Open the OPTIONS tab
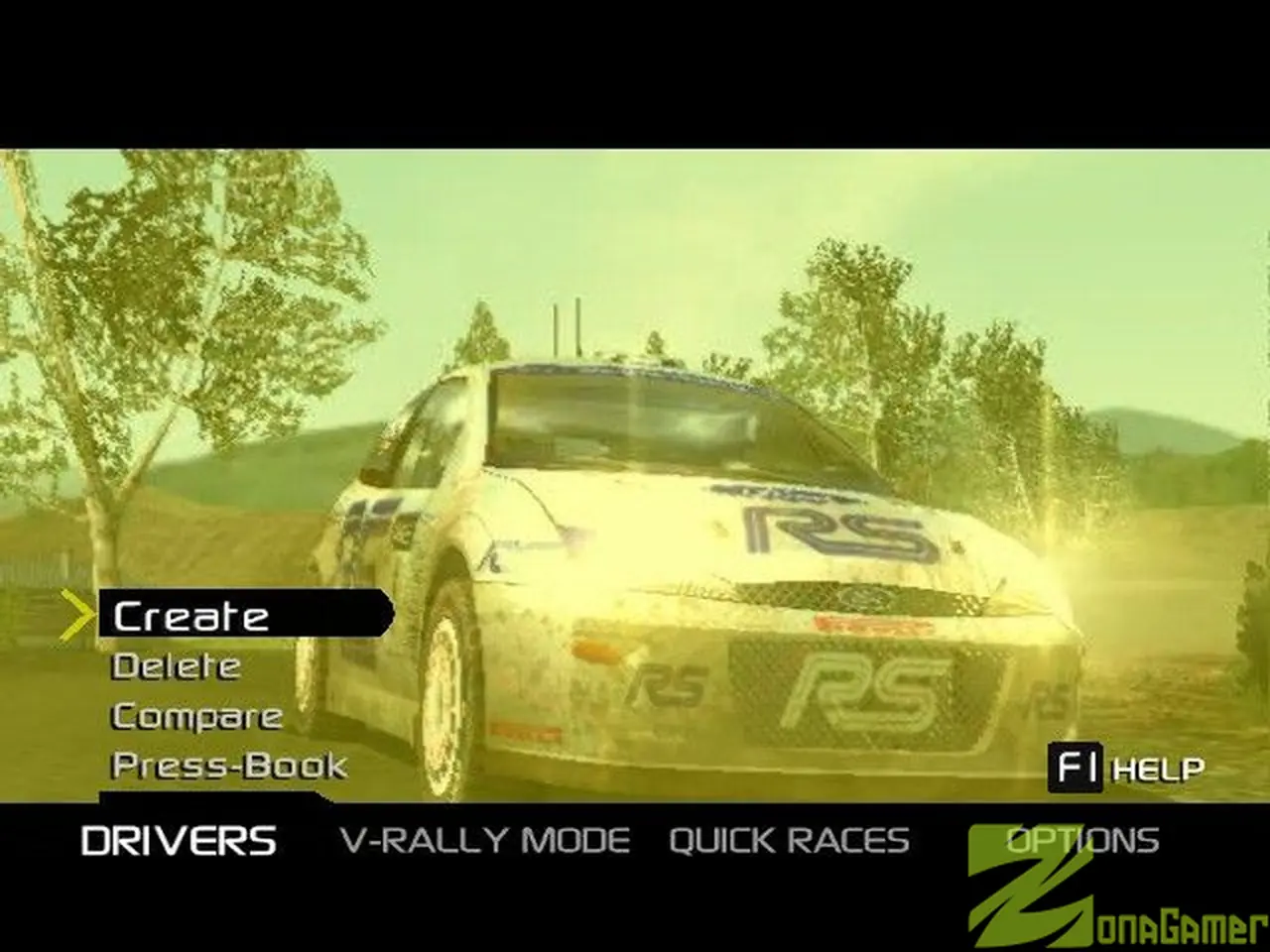This screenshot has height=952, width=1270. (1082, 839)
